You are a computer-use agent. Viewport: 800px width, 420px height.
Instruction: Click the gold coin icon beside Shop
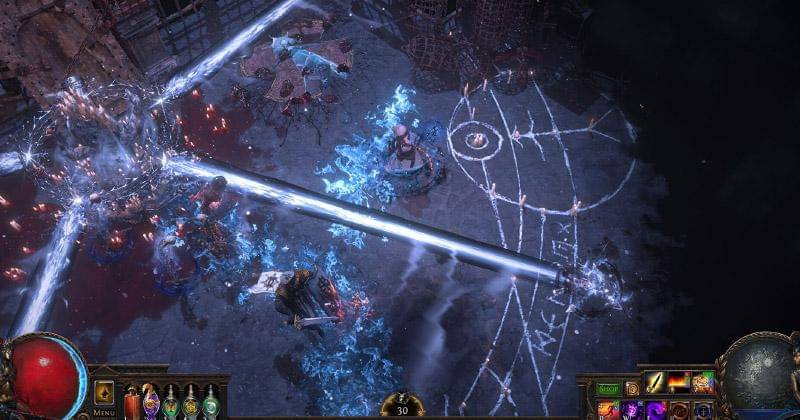(x=632, y=388)
